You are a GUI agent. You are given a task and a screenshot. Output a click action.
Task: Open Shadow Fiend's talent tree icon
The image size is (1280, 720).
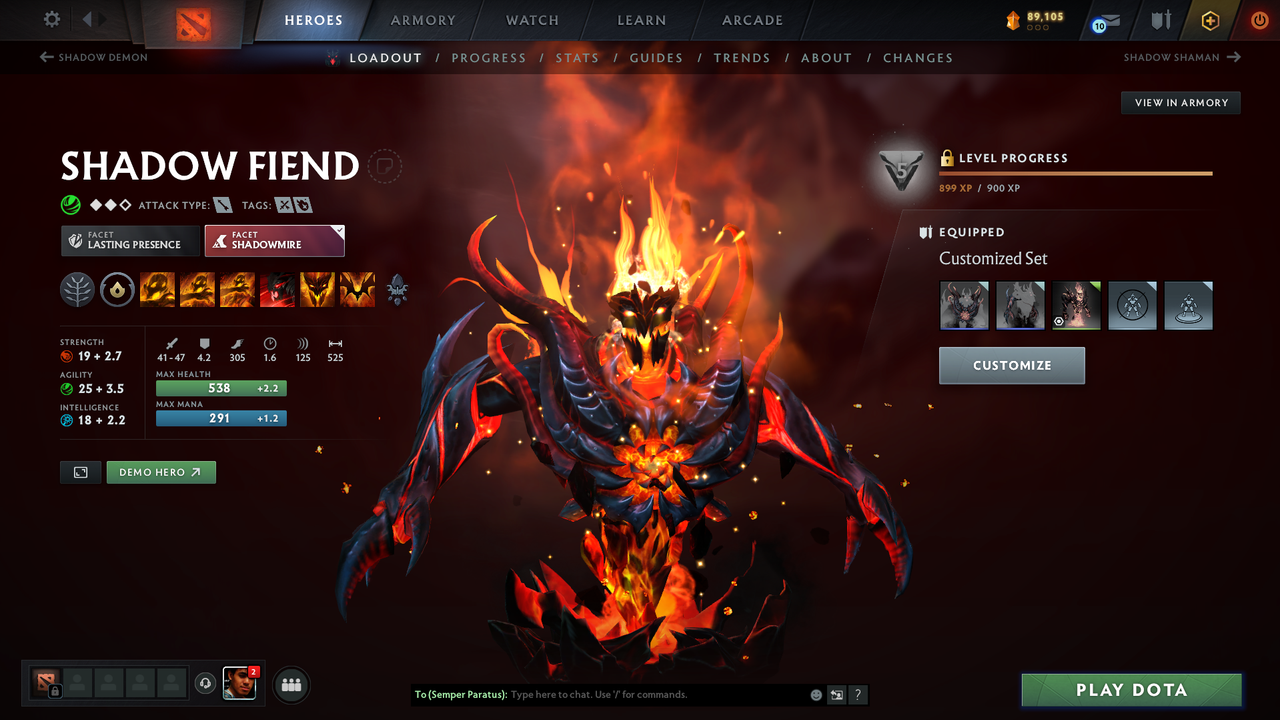(77, 289)
